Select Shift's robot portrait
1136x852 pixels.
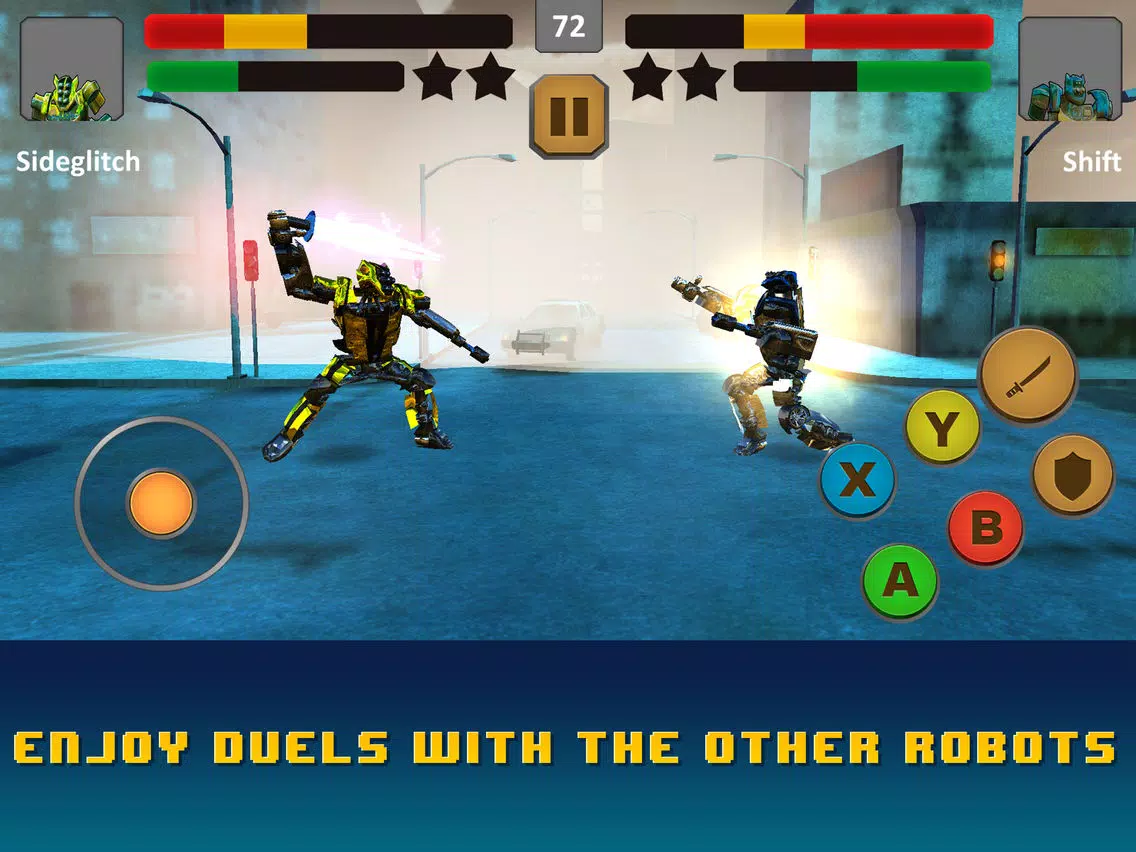point(1068,69)
